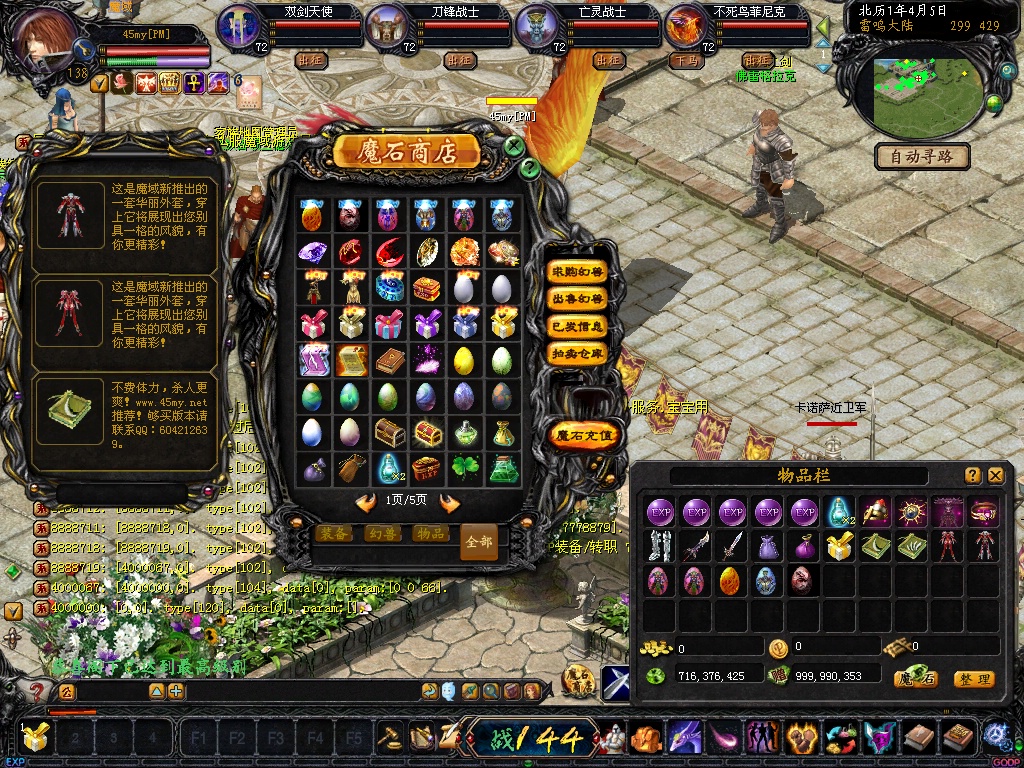1024x768 pixels.
Task: Pick the yellow egg in the shop
Action: (x=465, y=360)
